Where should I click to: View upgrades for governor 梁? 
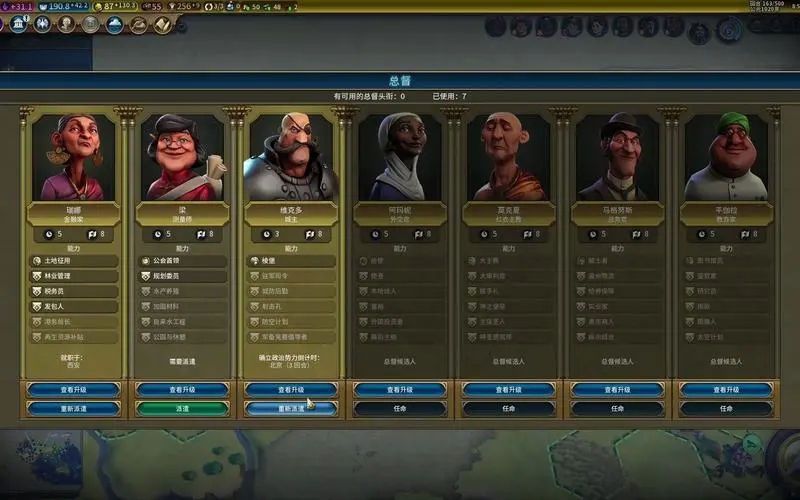tap(182, 389)
